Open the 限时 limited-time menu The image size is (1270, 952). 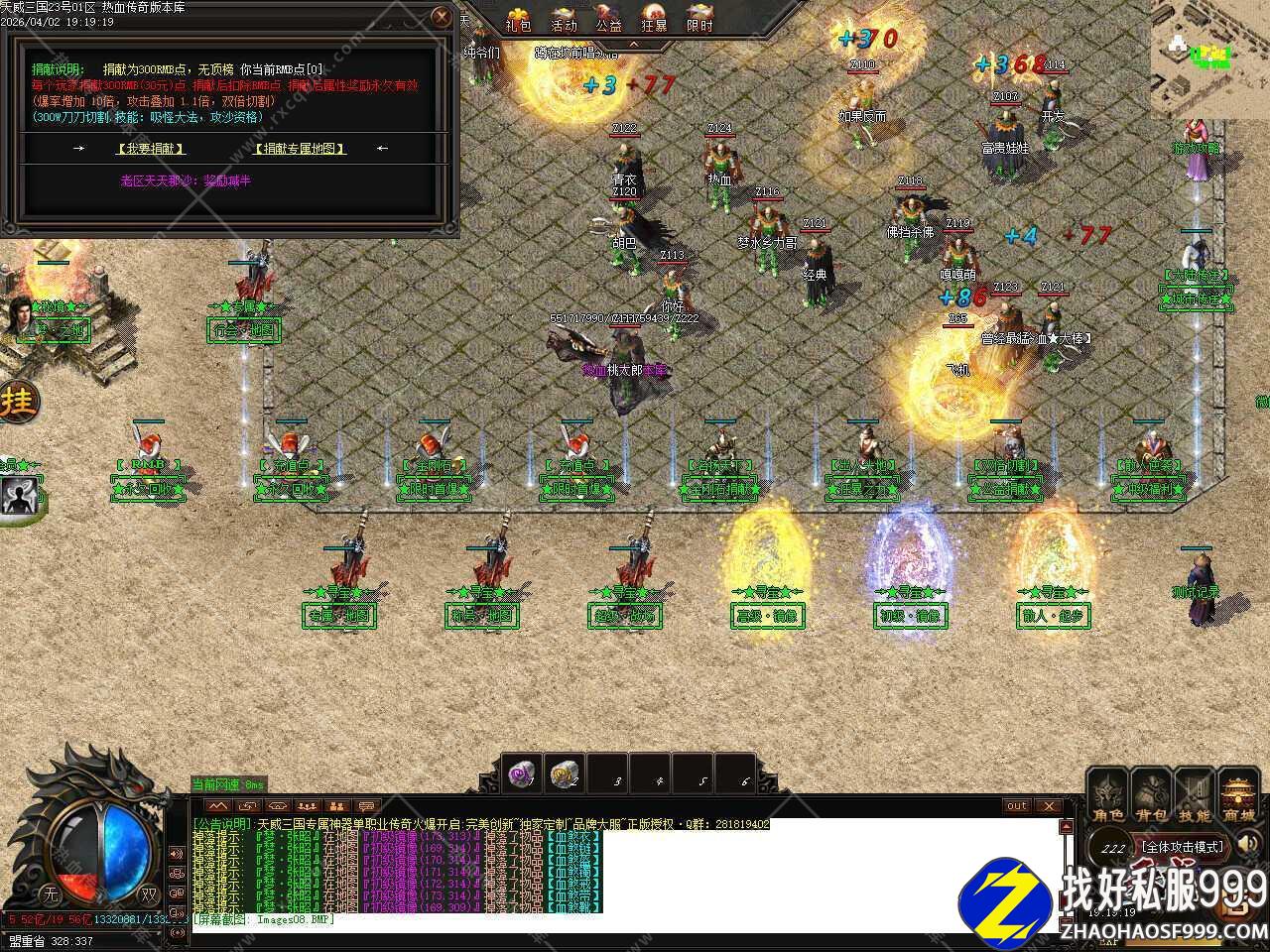pyautogui.click(x=699, y=18)
